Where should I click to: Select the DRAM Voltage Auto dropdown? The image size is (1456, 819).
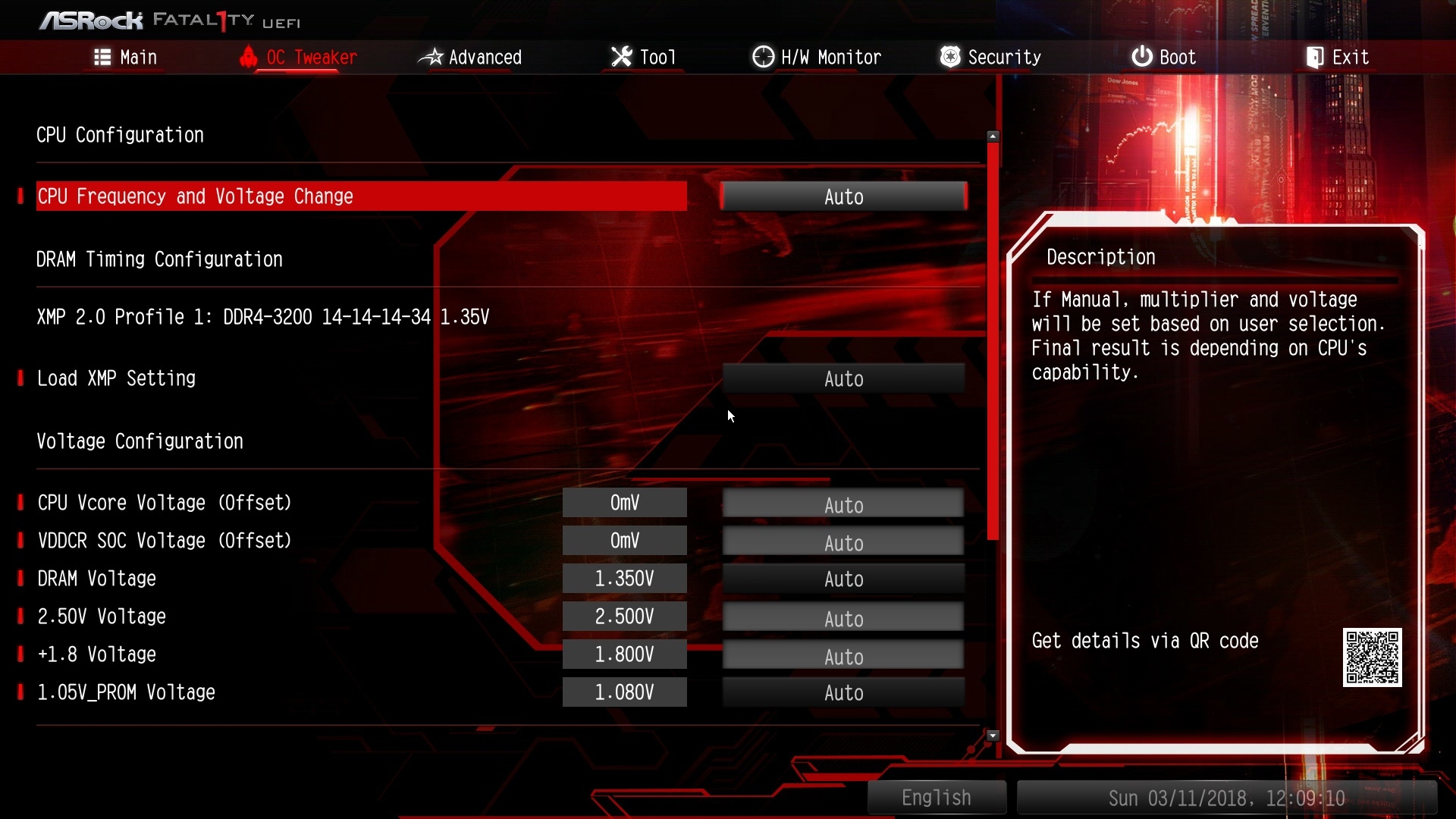(843, 579)
